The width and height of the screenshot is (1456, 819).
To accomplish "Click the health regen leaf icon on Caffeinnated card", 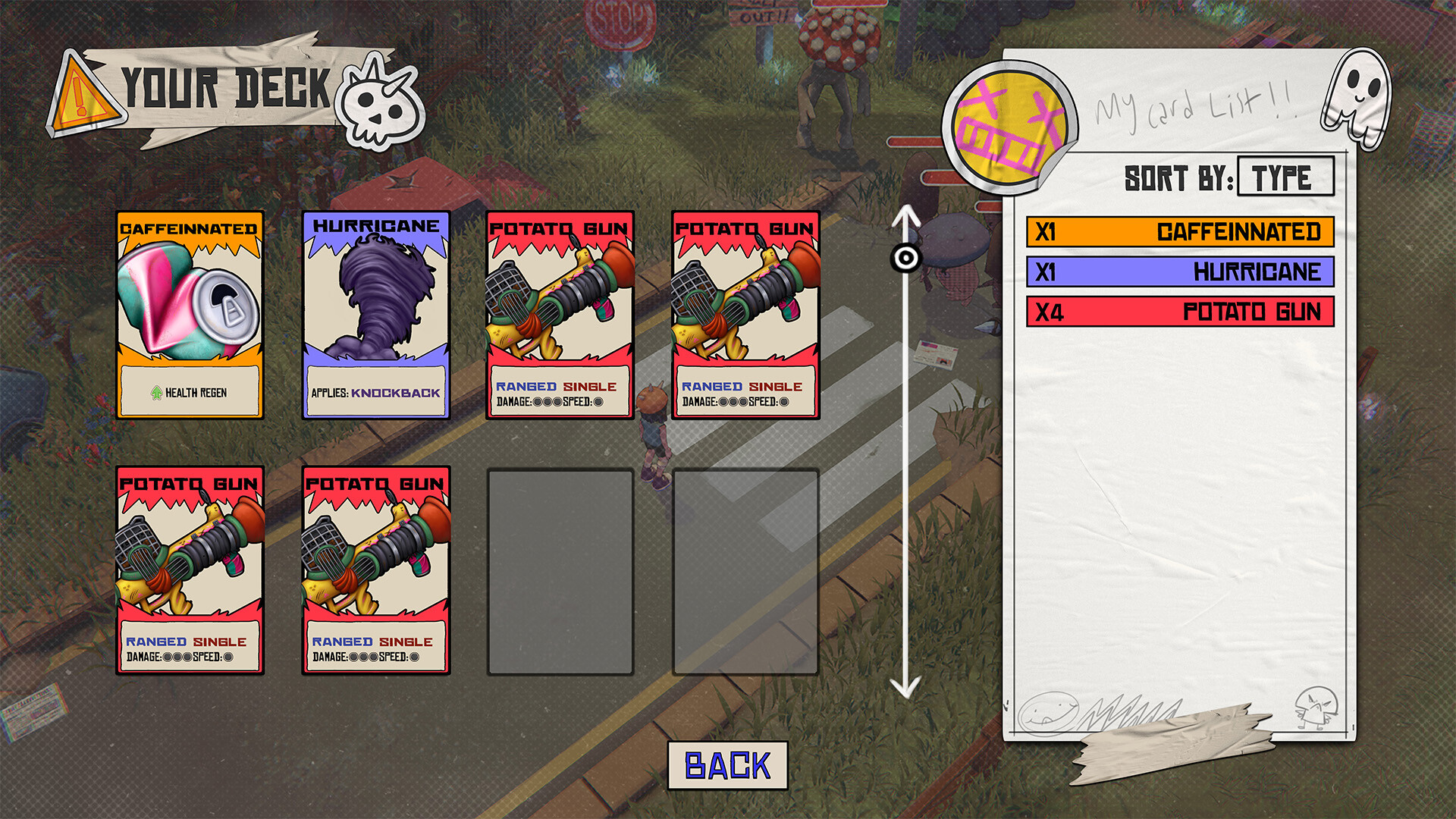I will (157, 393).
